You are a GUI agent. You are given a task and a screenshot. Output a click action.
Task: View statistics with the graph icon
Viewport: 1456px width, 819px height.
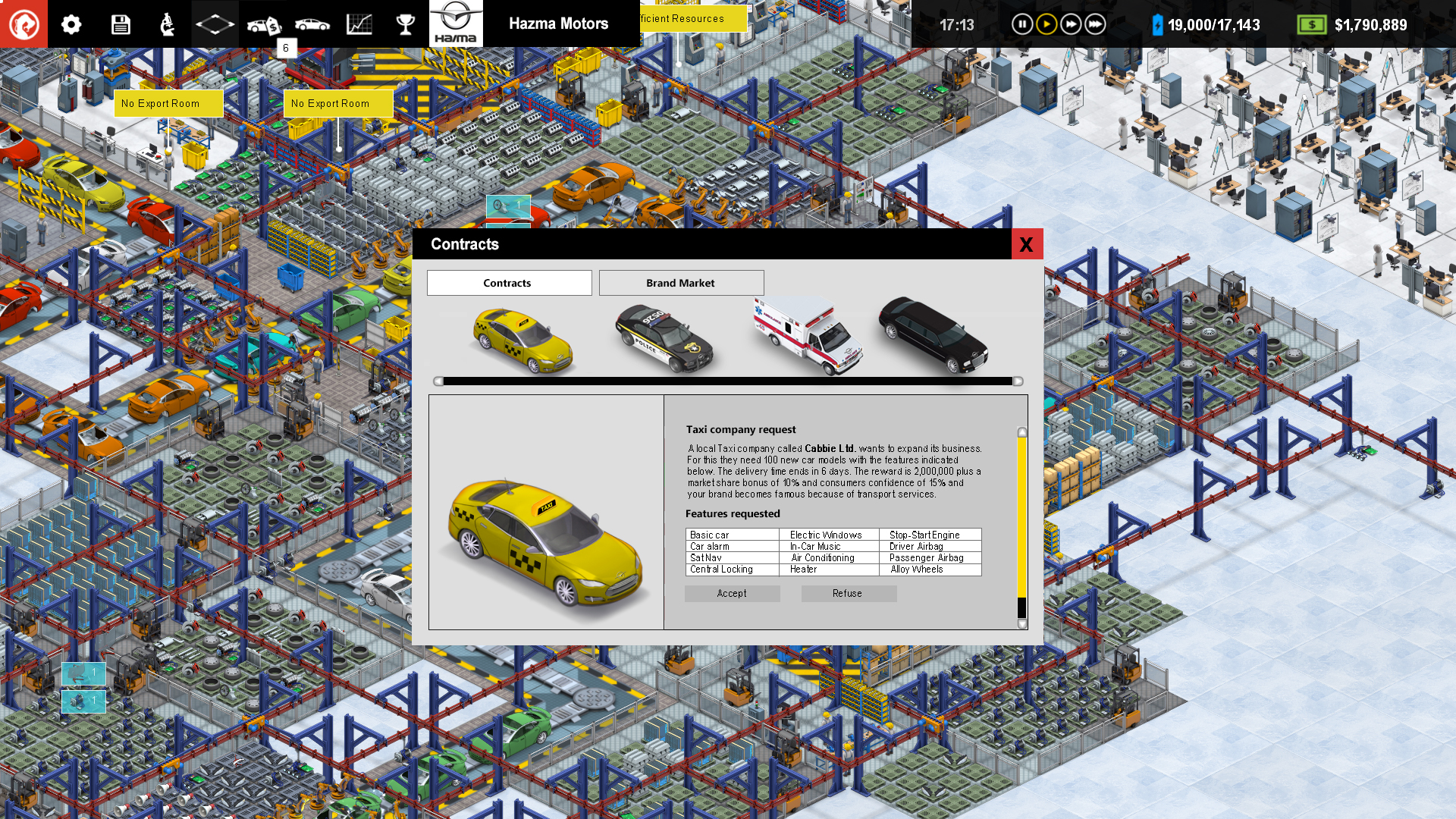click(x=359, y=24)
